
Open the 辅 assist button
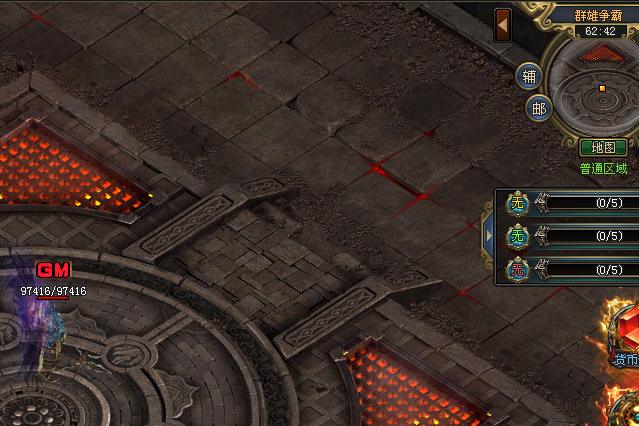[529, 76]
